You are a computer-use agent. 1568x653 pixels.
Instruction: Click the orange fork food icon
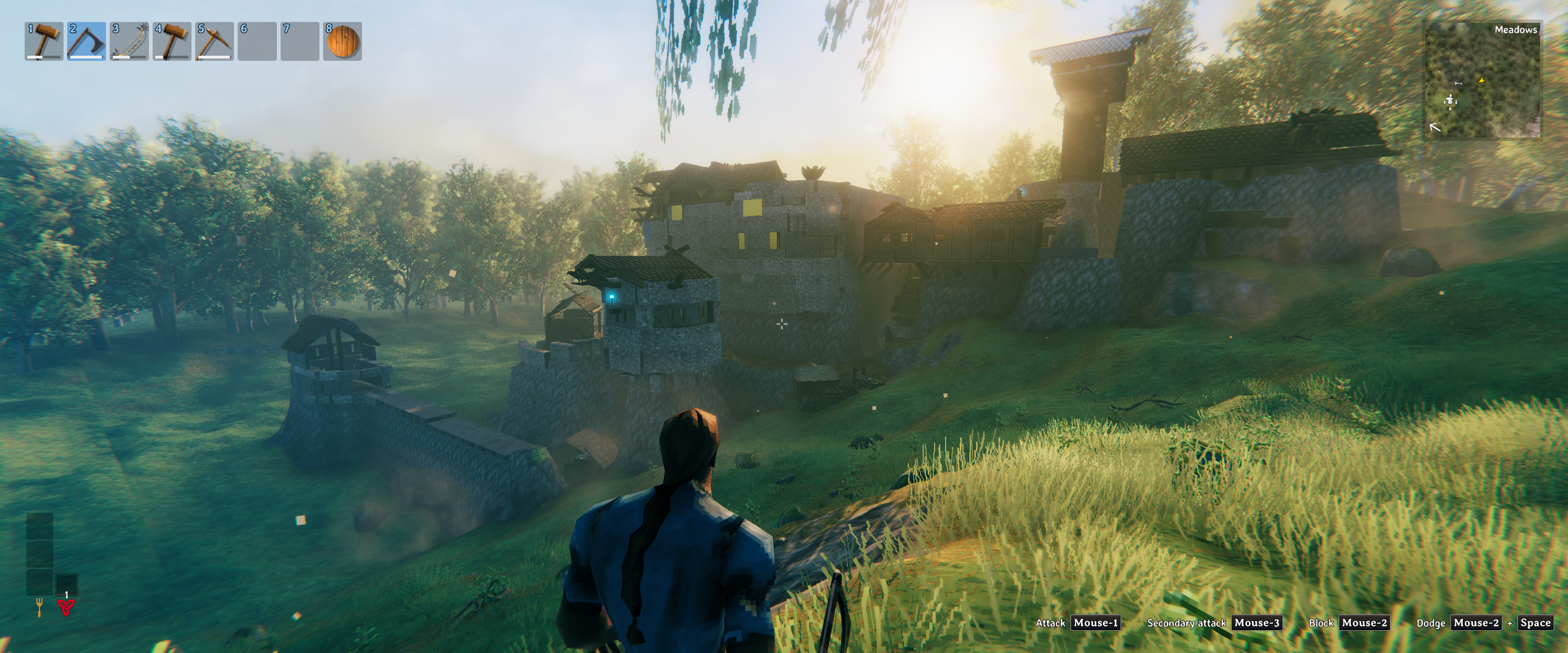[40, 607]
